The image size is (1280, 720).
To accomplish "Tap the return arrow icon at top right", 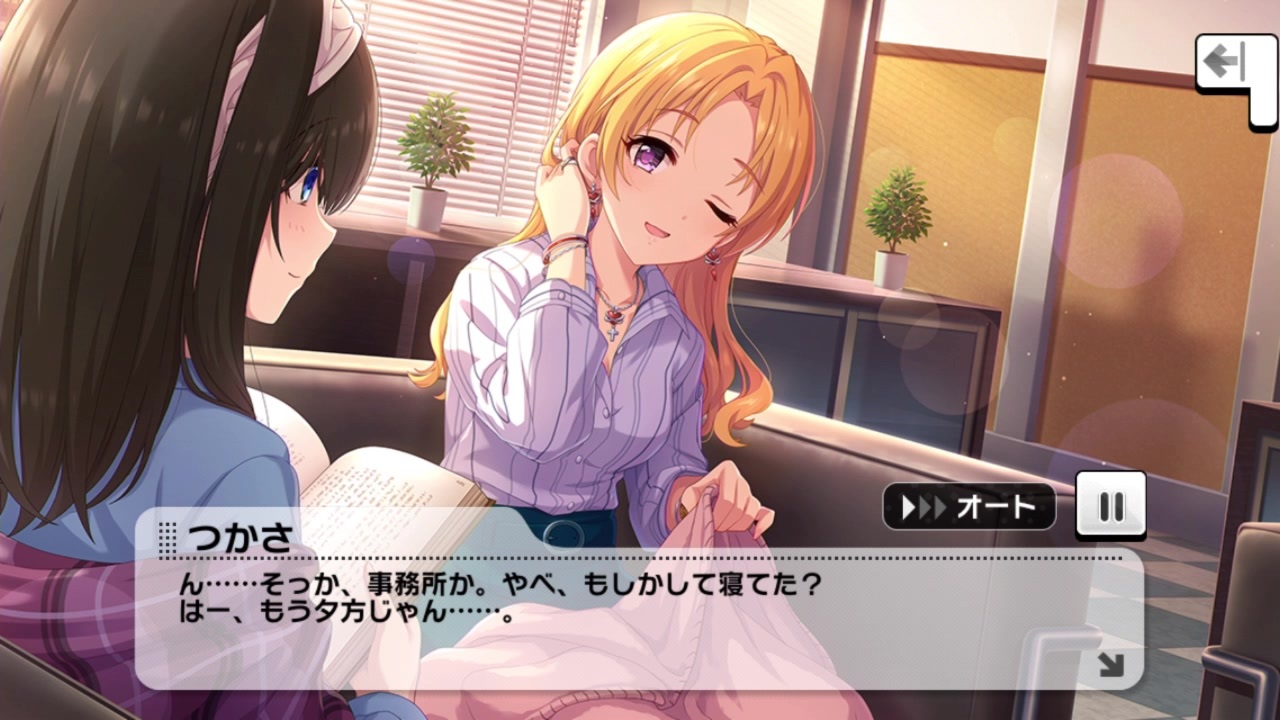I will click(x=1227, y=63).
